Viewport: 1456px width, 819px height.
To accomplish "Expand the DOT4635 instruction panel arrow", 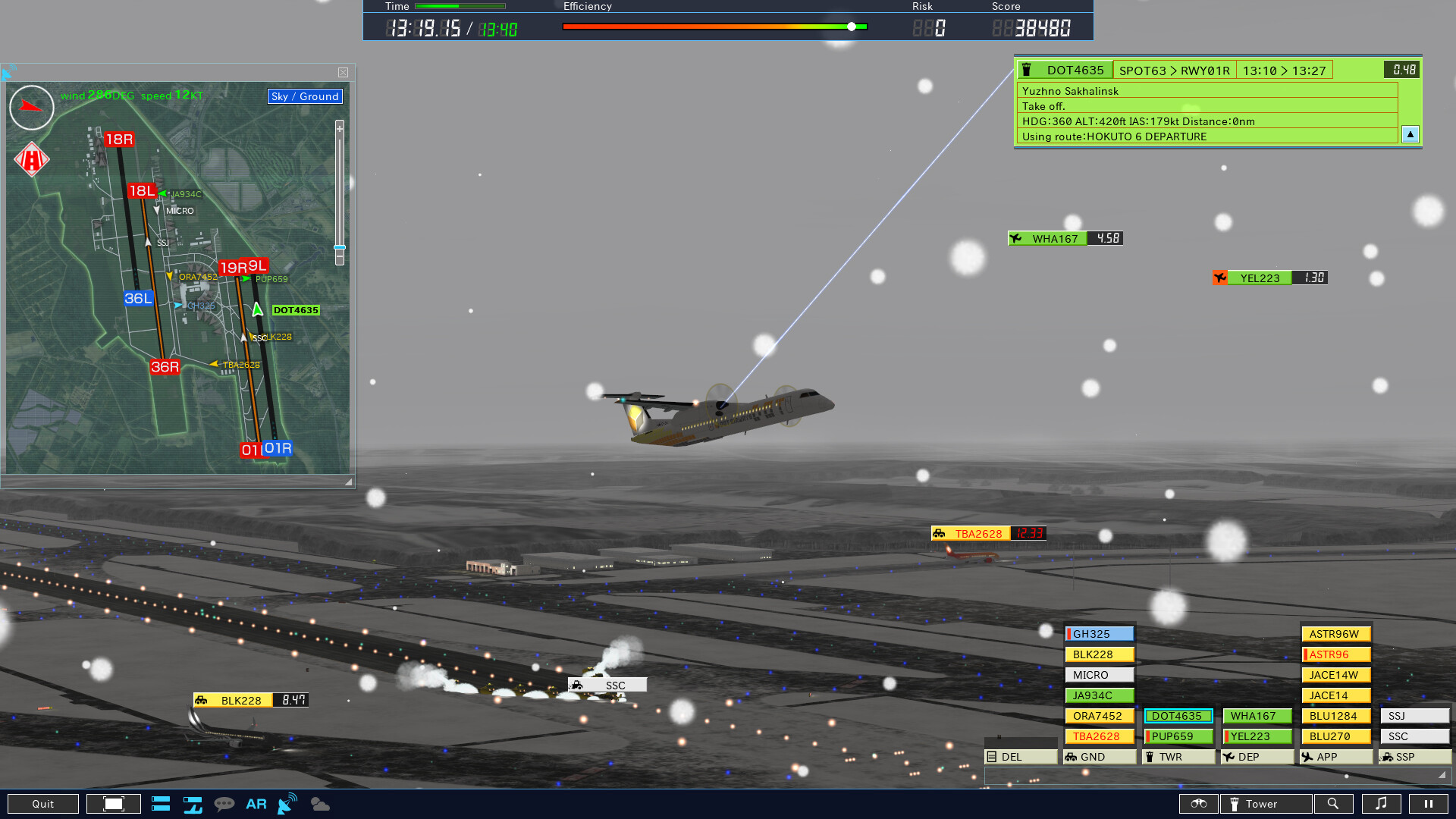I will tap(1410, 134).
